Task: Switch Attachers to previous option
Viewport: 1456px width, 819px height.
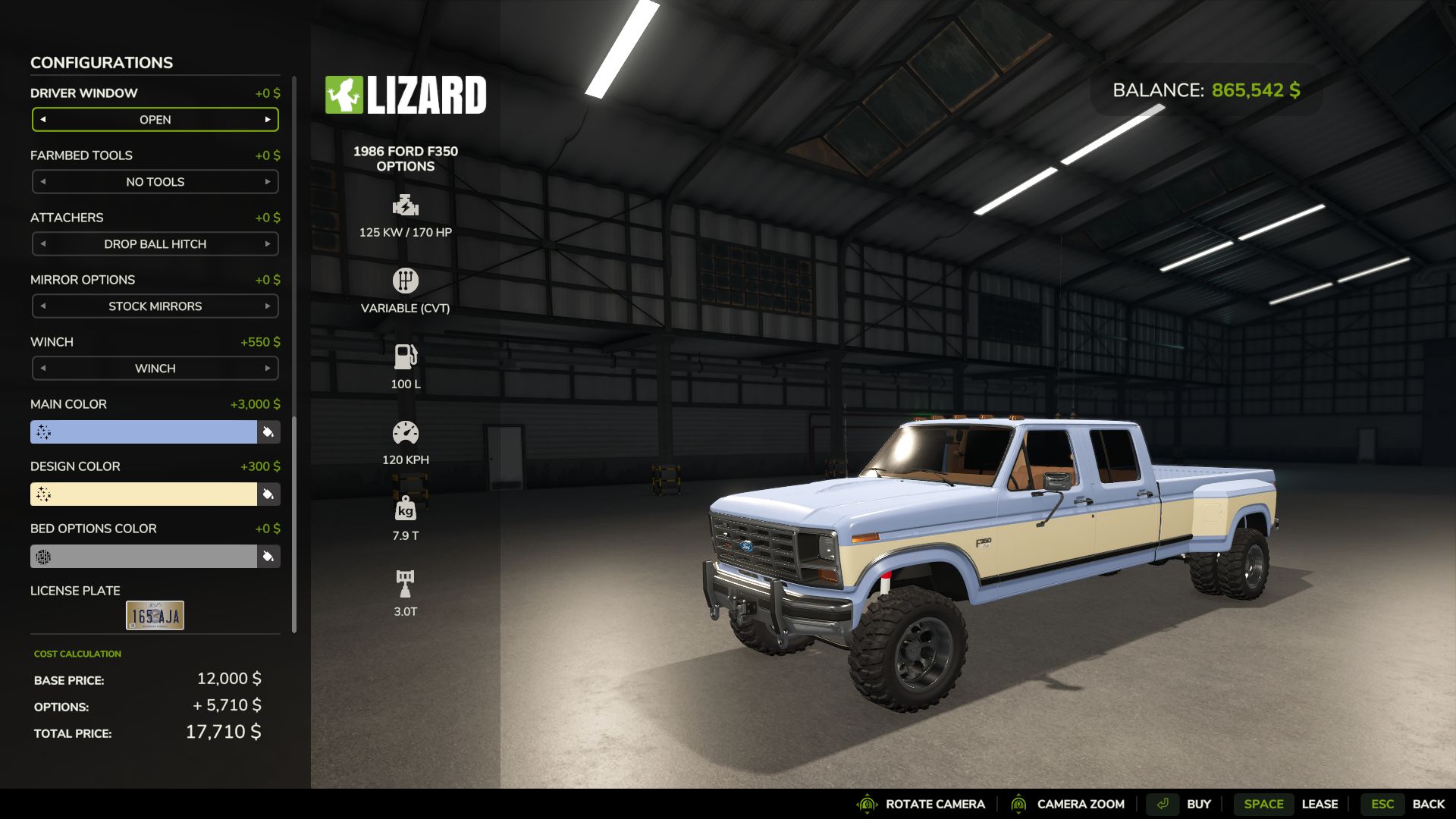Action: 43,243
